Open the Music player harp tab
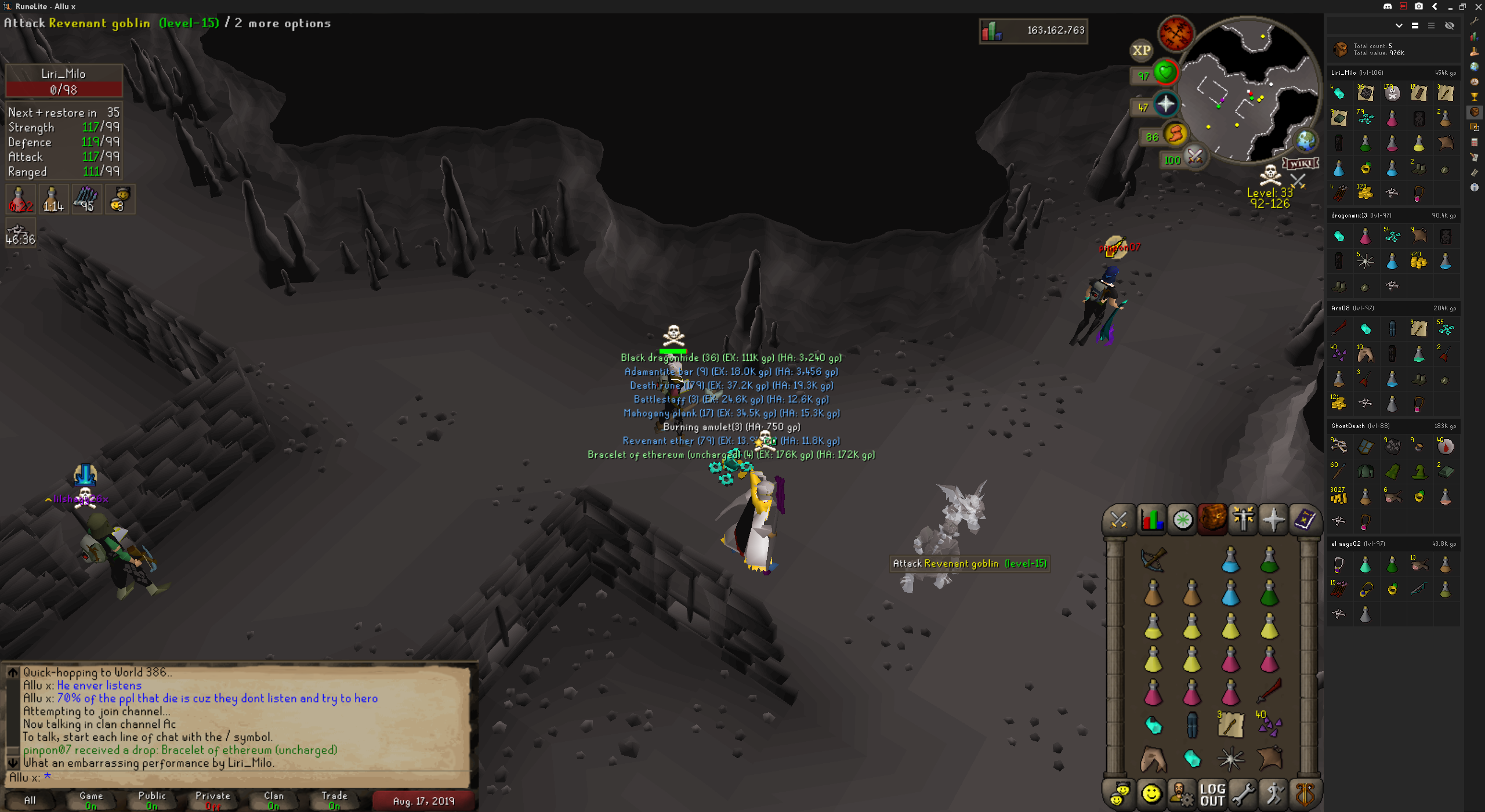The width and height of the screenshot is (1485, 812). point(1305,795)
